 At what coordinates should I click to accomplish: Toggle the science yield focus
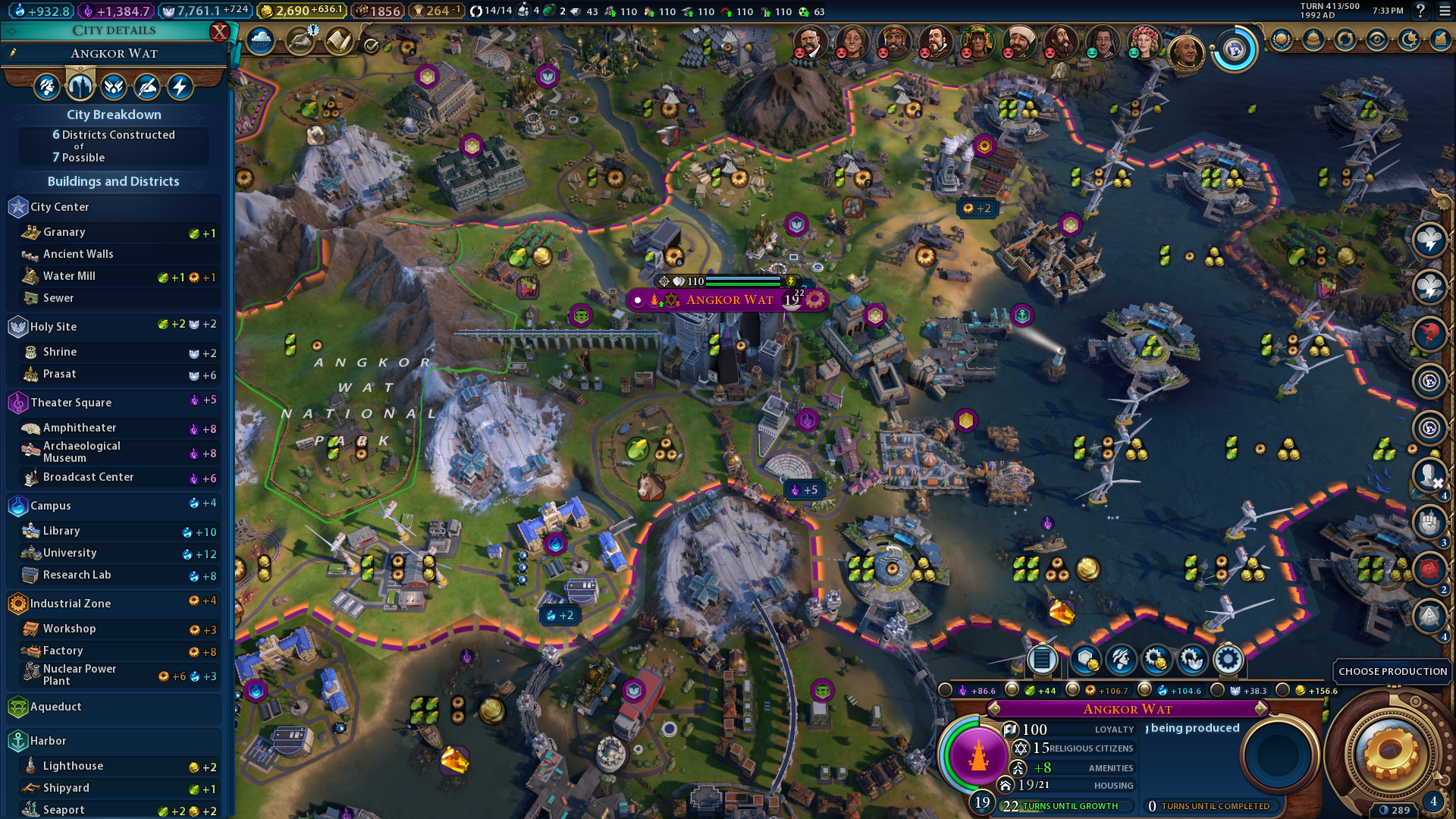1145,690
